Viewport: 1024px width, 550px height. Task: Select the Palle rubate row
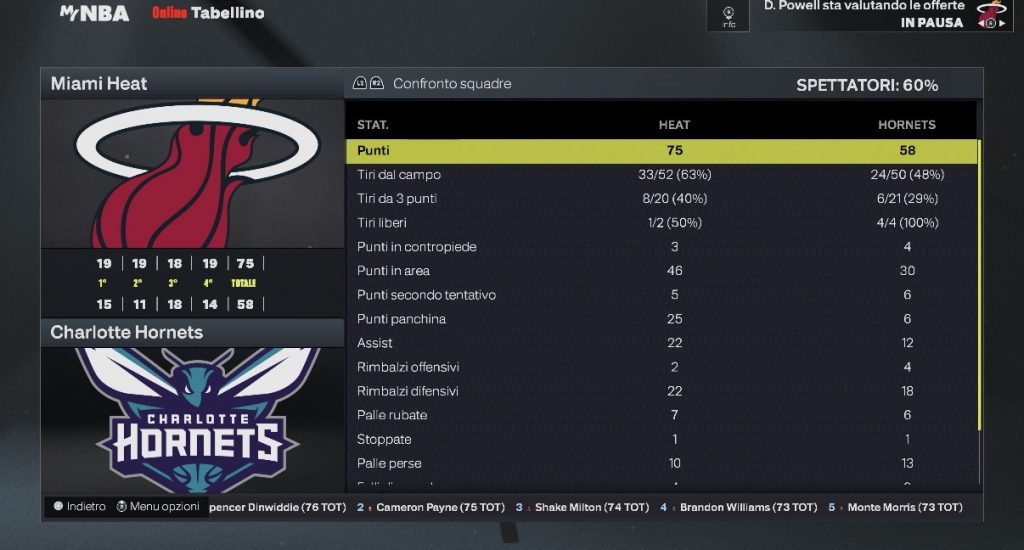660,415
